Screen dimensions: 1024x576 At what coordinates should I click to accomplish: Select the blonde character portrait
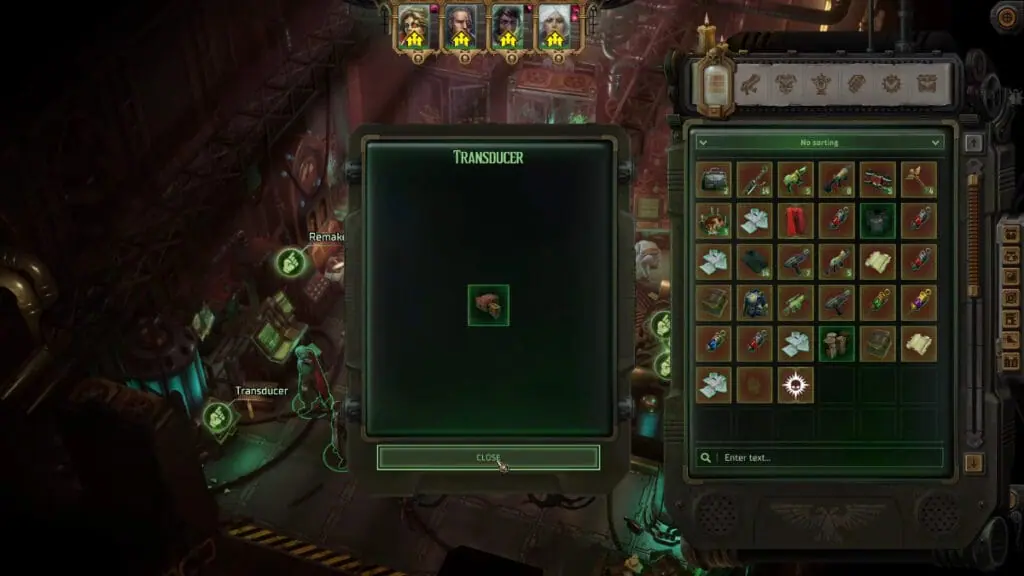click(x=413, y=27)
